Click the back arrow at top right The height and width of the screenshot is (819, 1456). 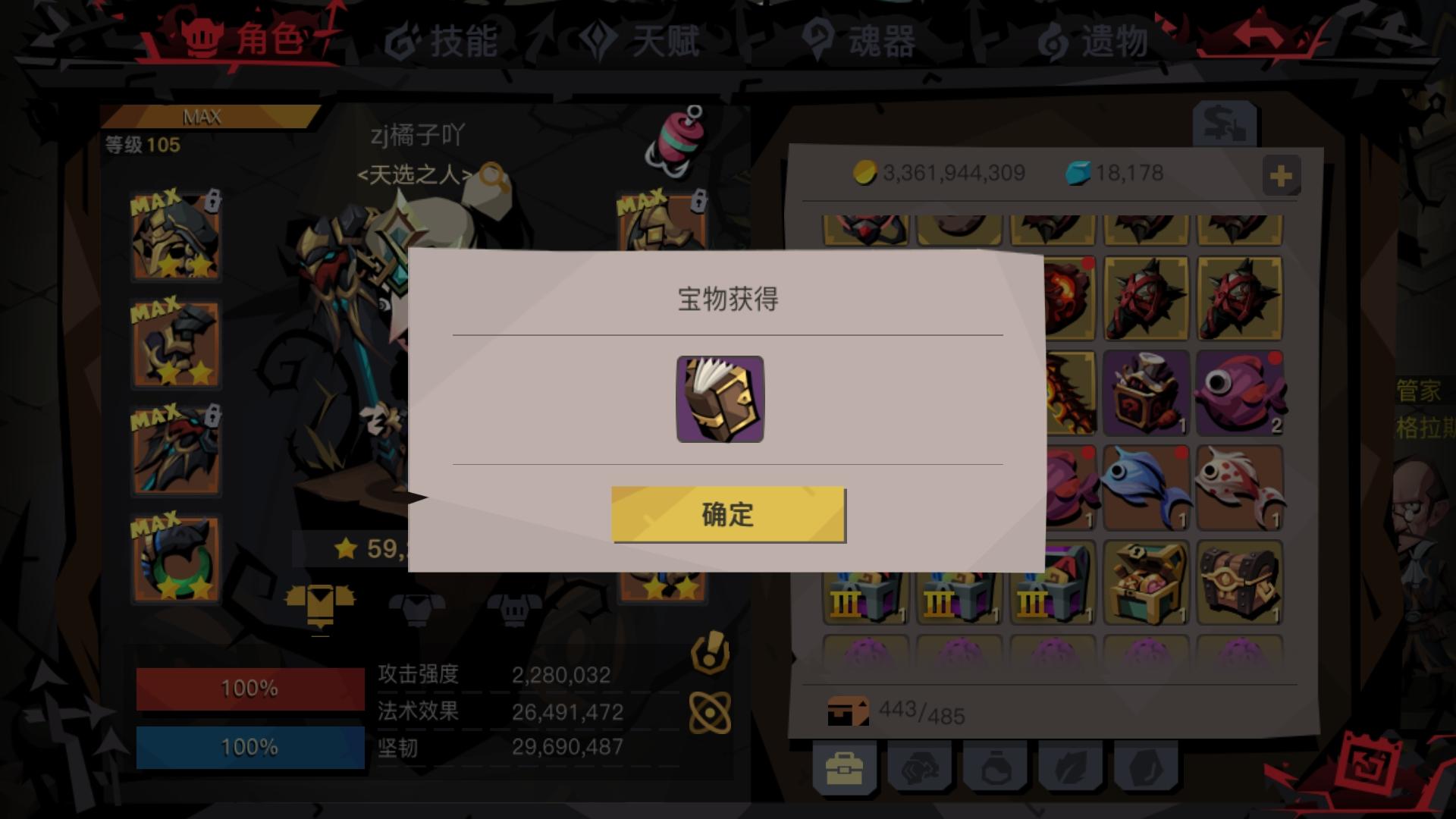coord(1259,34)
